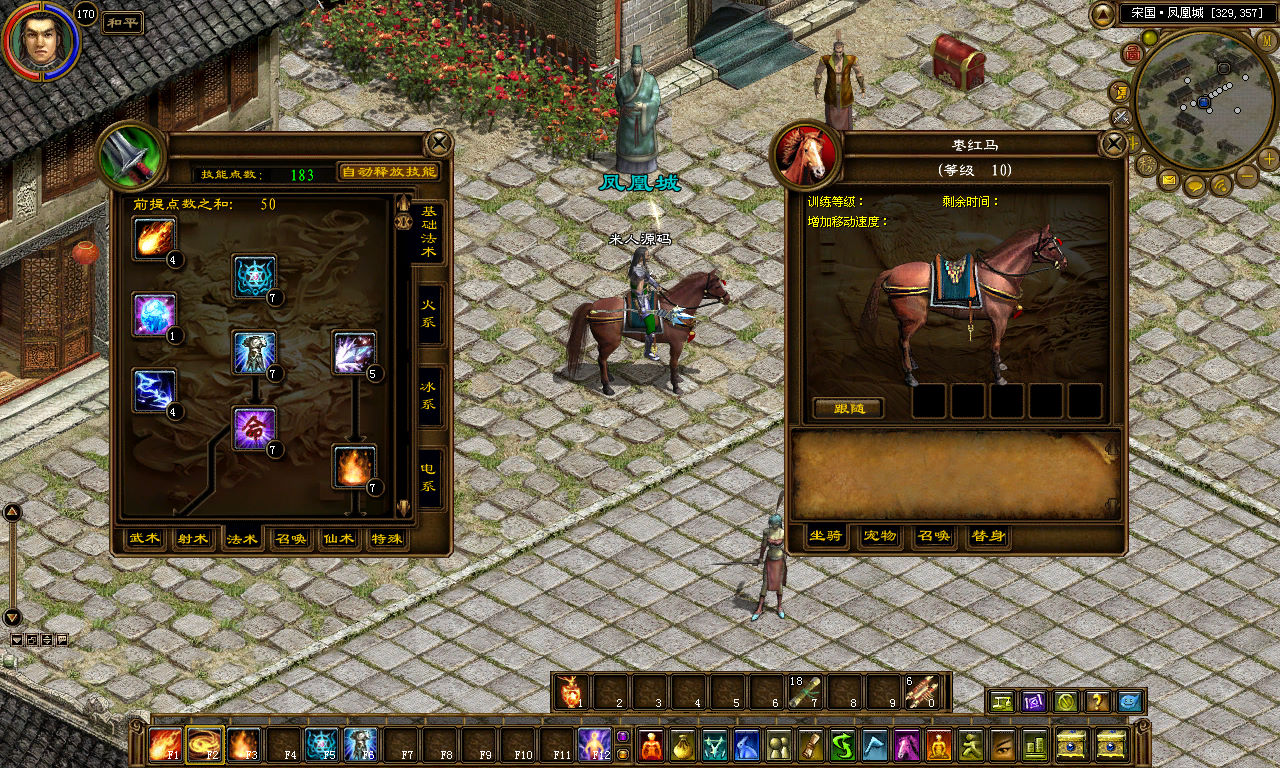The height and width of the screenshot is (768, 1280).
Task: Select the fireball skill in the tree
Action: [x=154, y=239]
